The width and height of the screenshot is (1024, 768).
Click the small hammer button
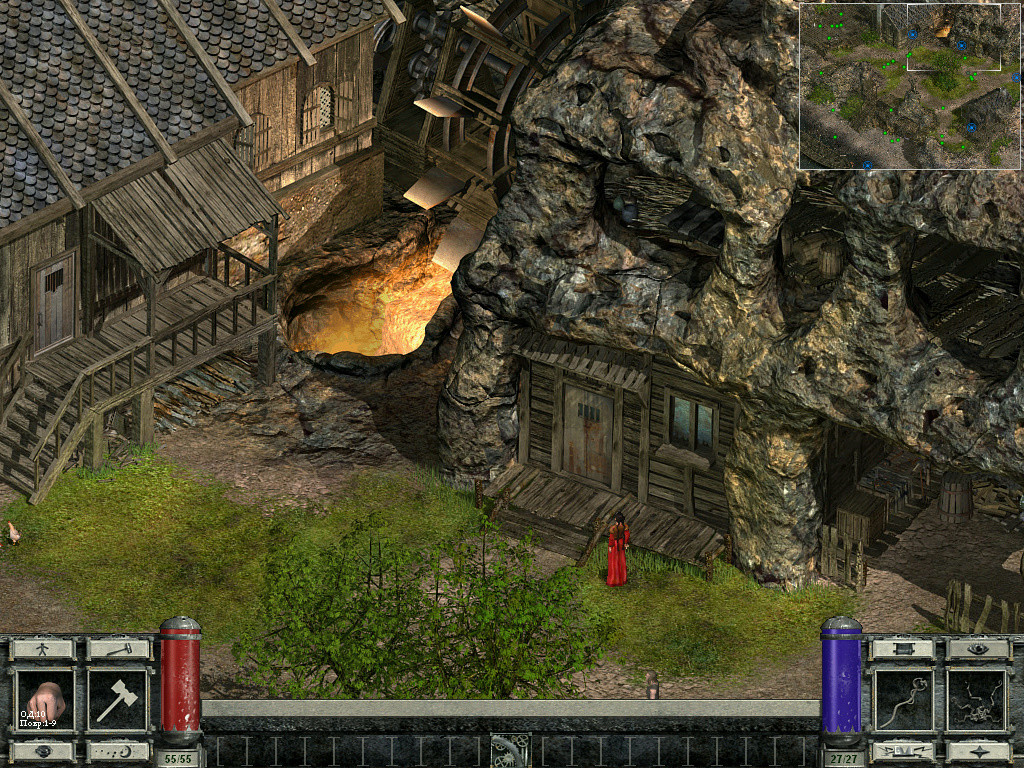118,649
